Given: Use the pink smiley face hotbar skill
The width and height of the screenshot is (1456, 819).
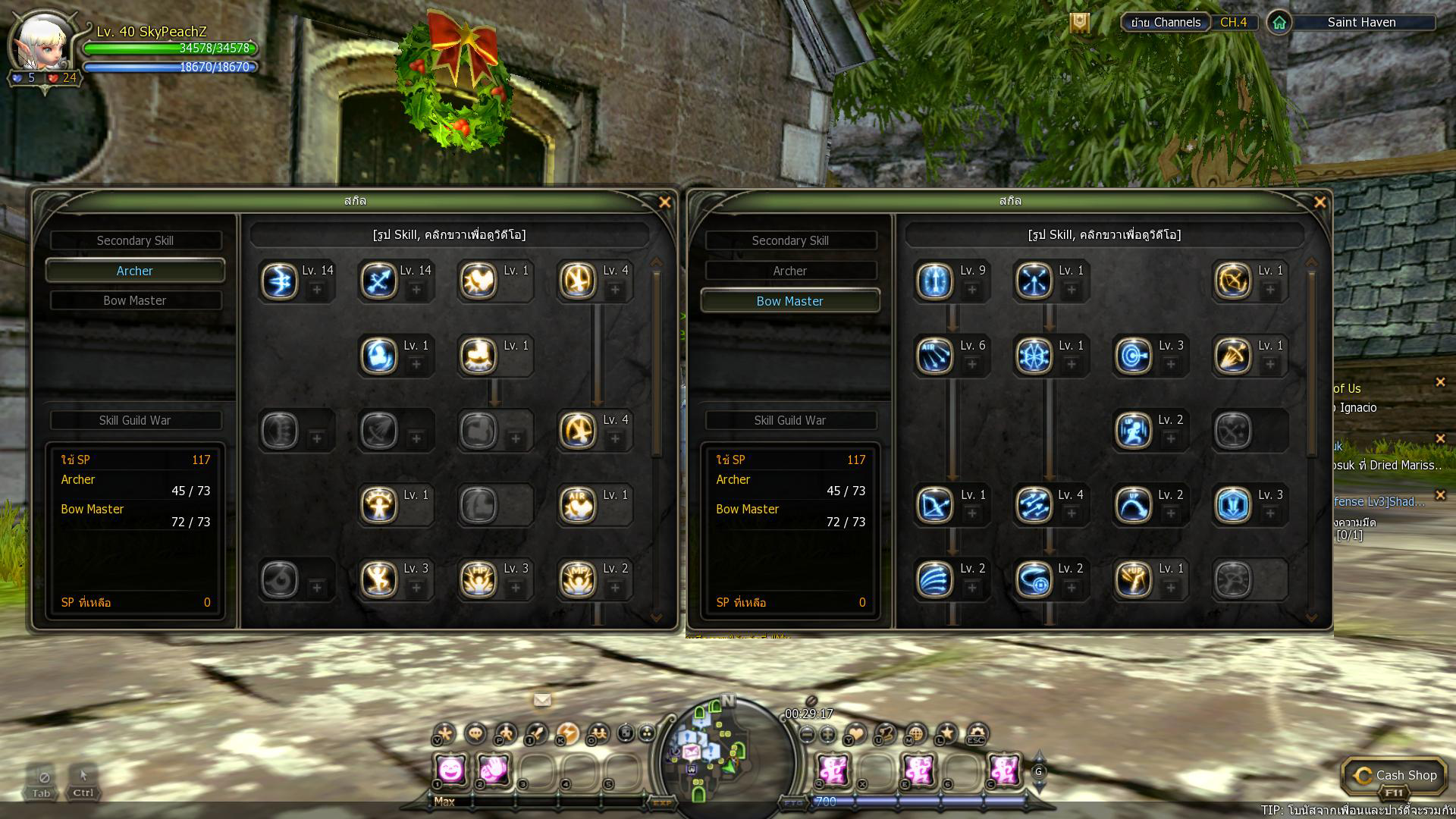Looking at the screenshot, I should pos(450,770).
